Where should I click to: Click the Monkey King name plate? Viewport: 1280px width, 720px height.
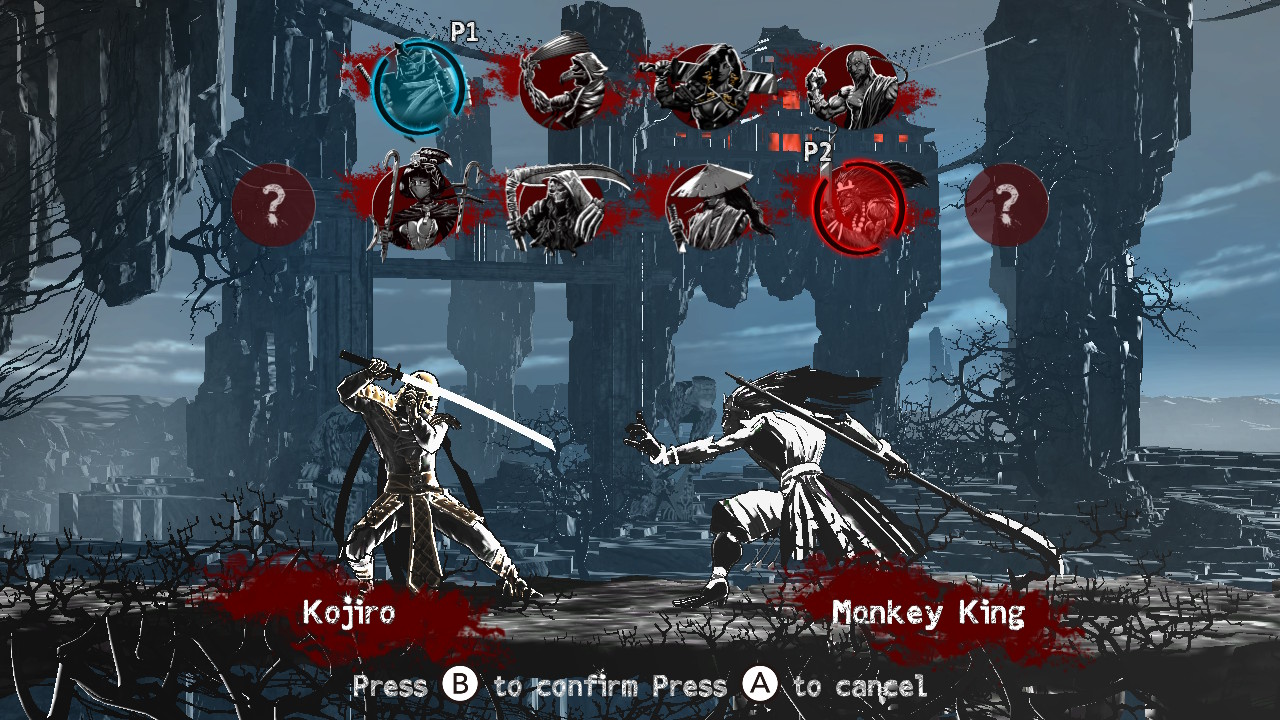(927, 611)
